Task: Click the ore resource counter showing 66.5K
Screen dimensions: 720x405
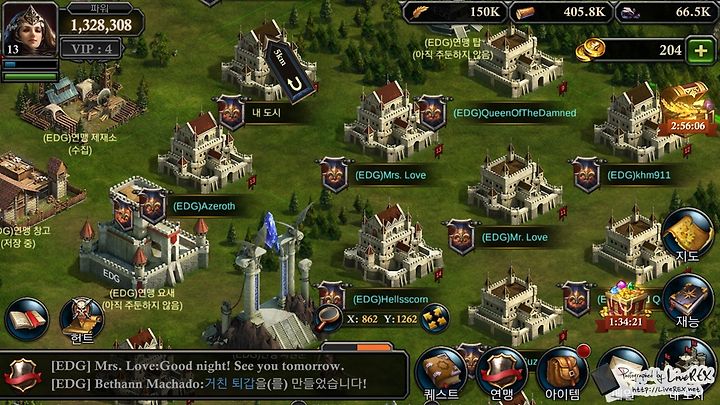Action: [668, 11]
